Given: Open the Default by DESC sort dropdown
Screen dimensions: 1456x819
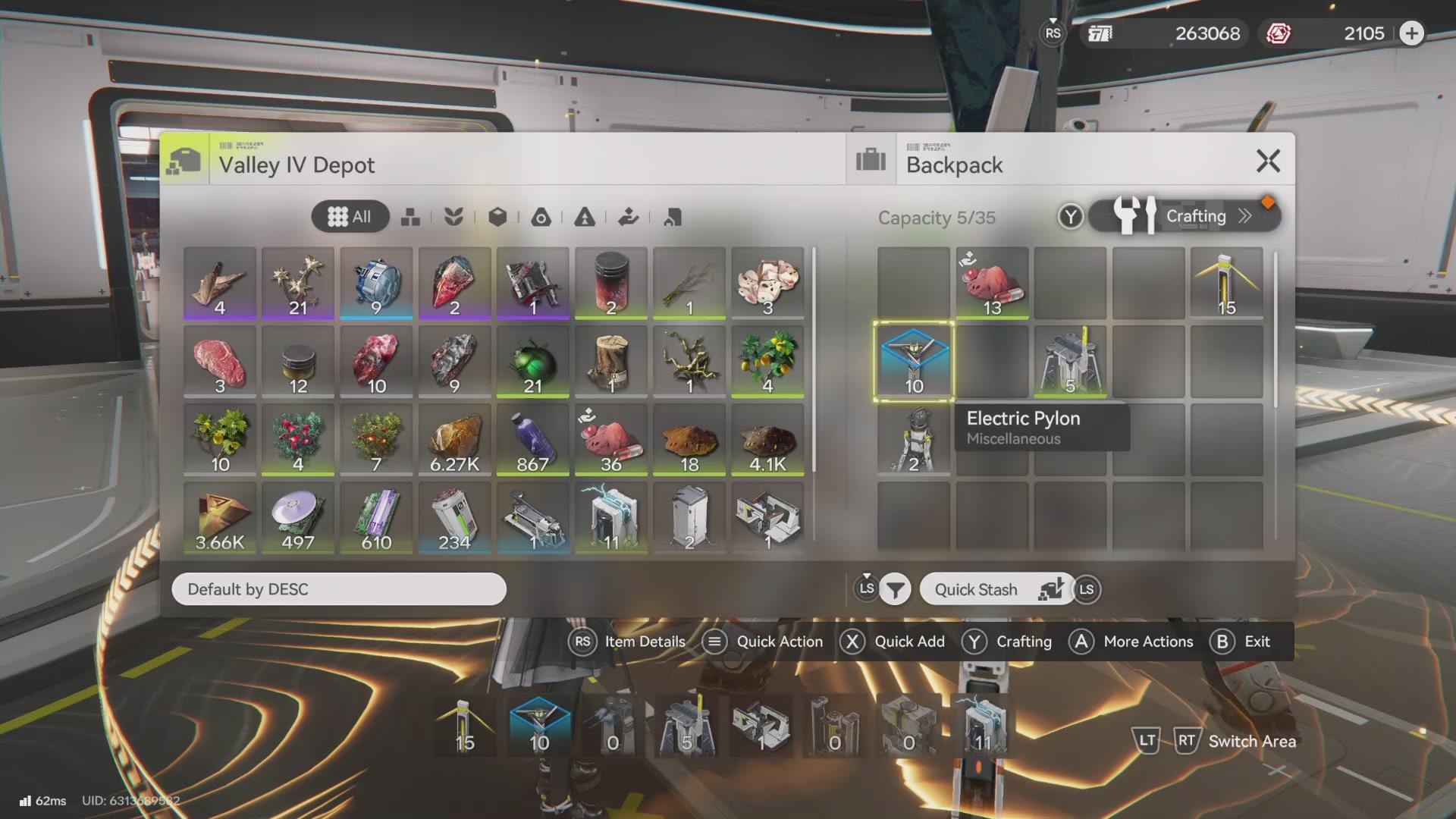Looking at the screenshot, I should [x=338, y=589].
